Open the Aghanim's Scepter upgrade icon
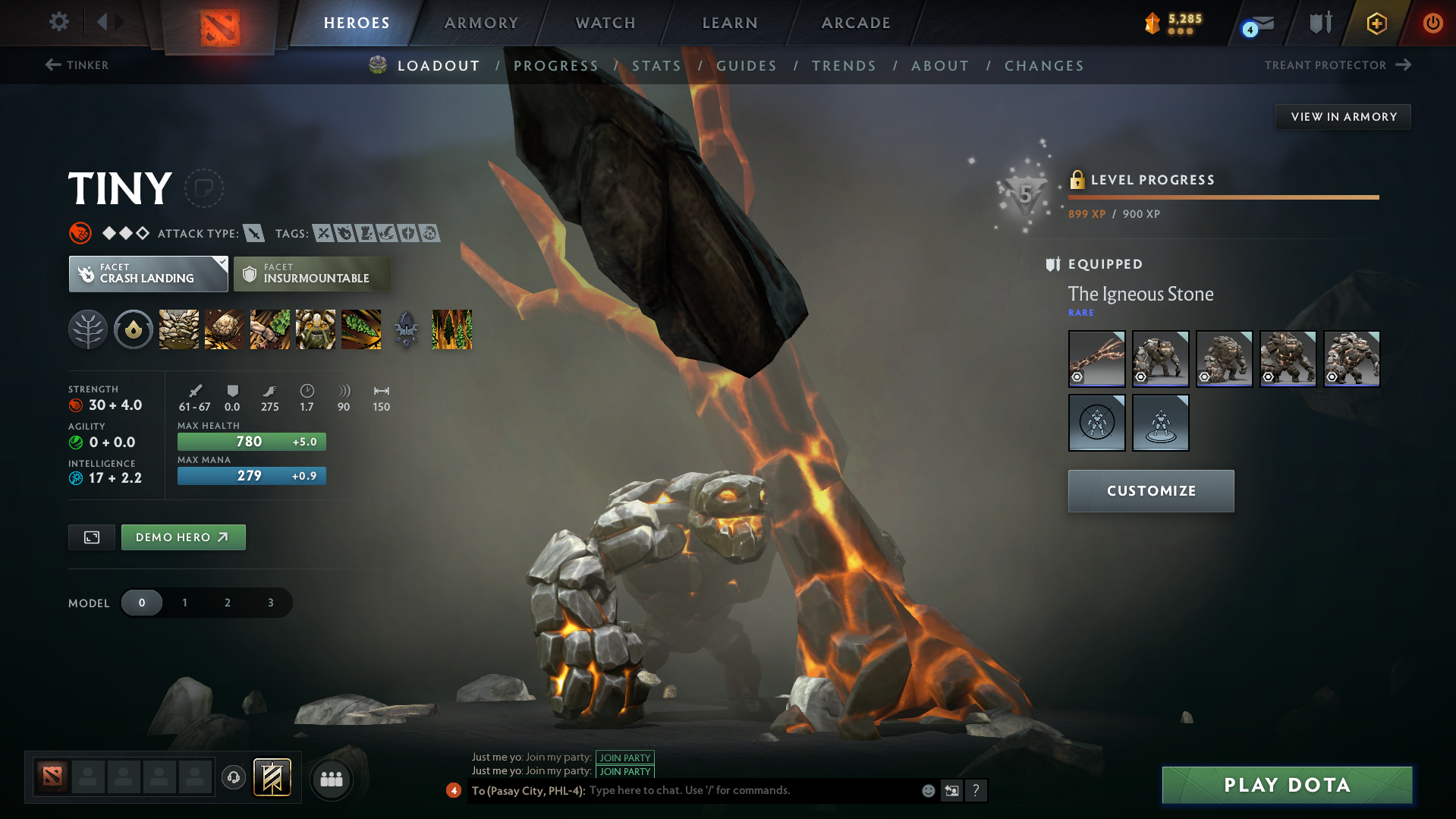The width and height of the screenshot is (1456, 819). click(x=406, y=329)
